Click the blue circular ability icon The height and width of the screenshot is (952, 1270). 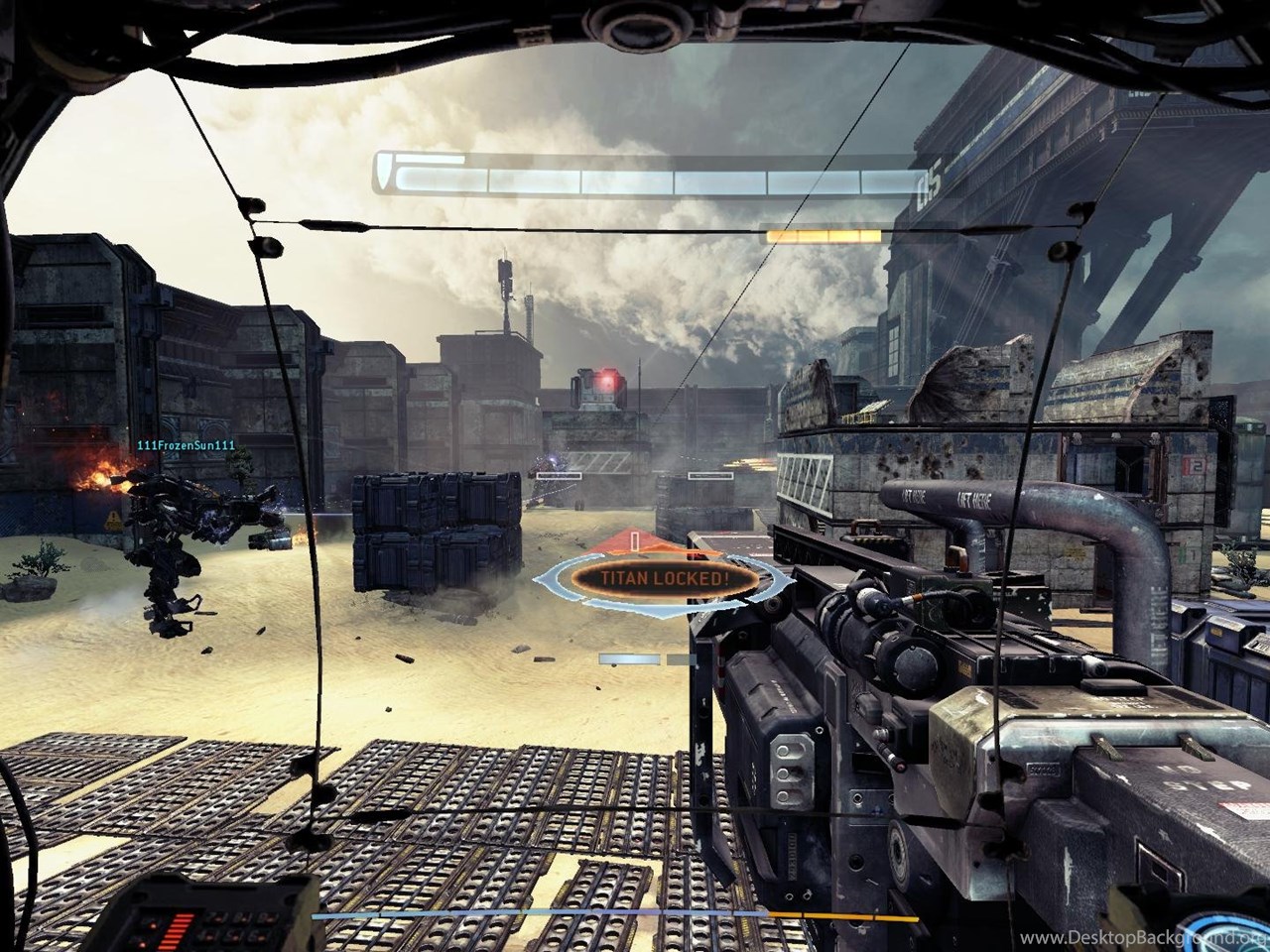(x=1235, y=924)
